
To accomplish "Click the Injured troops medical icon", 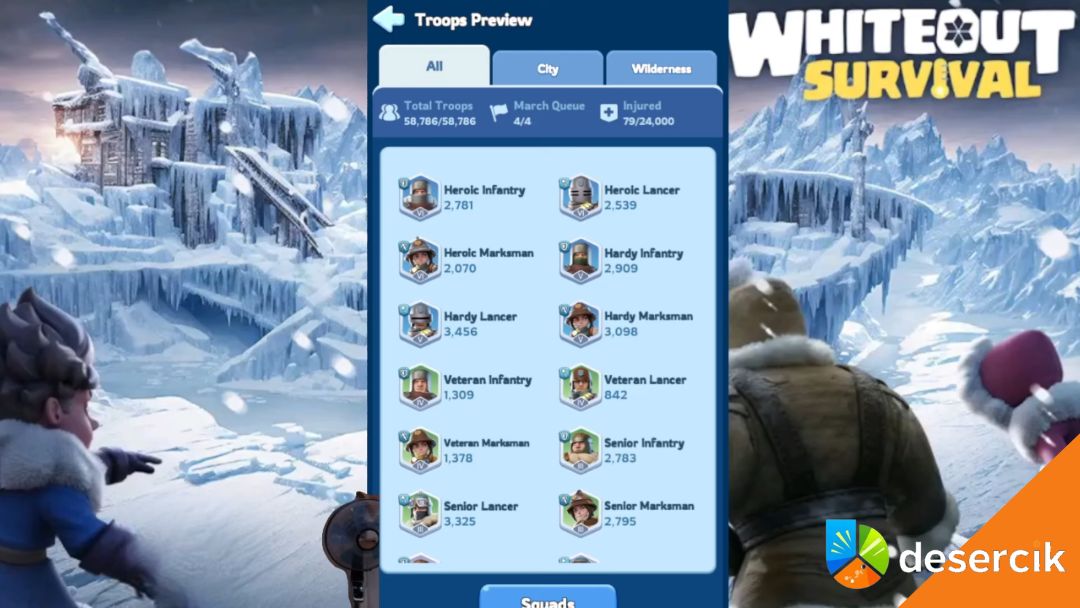I will pyautogui.click(x=608, y=113).
